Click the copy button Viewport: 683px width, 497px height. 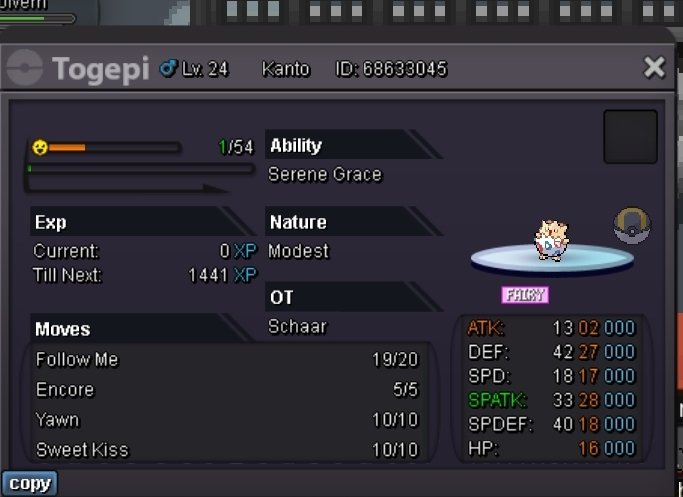[x=29, y=484]
